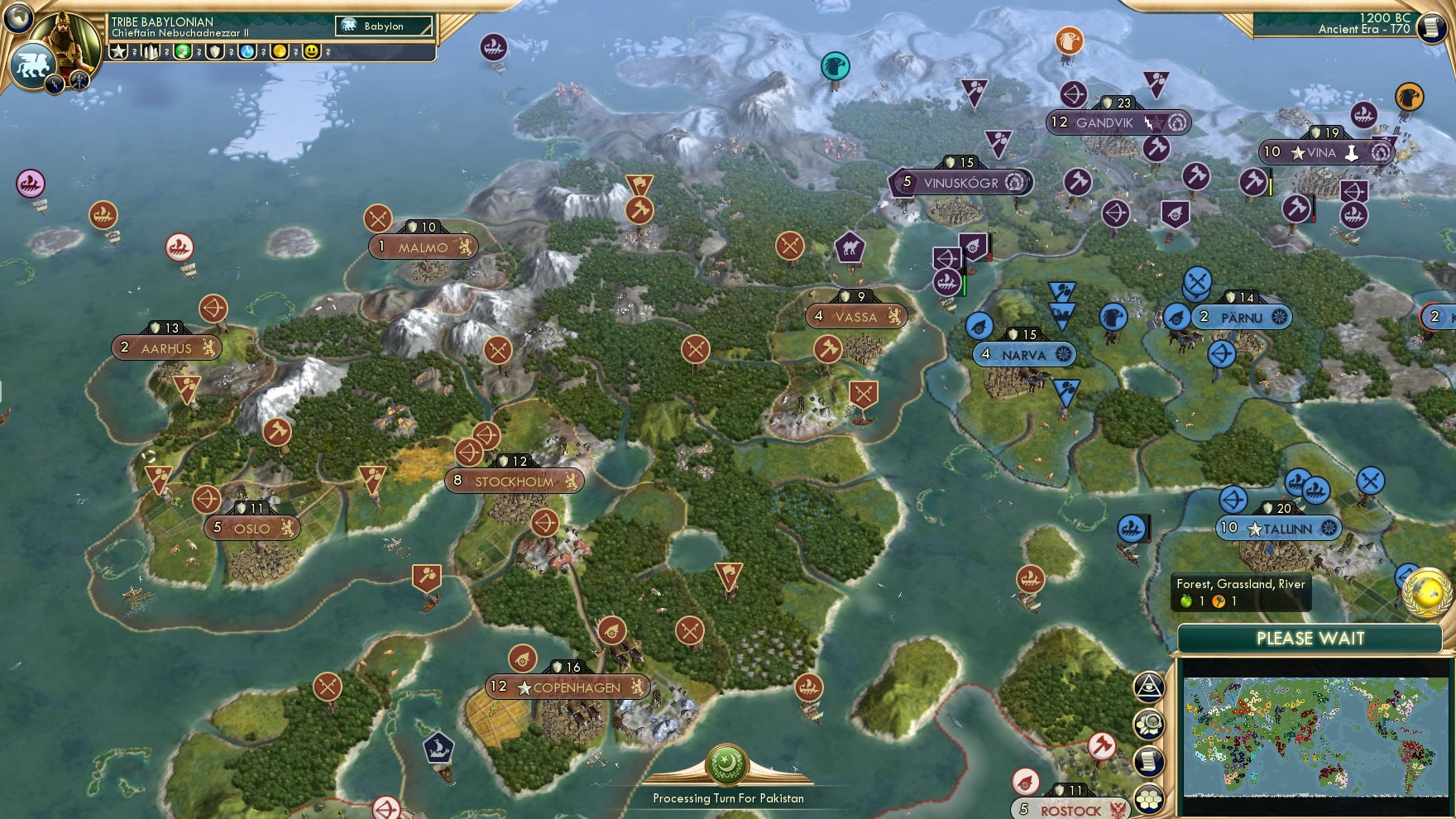Select the score star icon beside leader portrait

[x=120, y=54]
